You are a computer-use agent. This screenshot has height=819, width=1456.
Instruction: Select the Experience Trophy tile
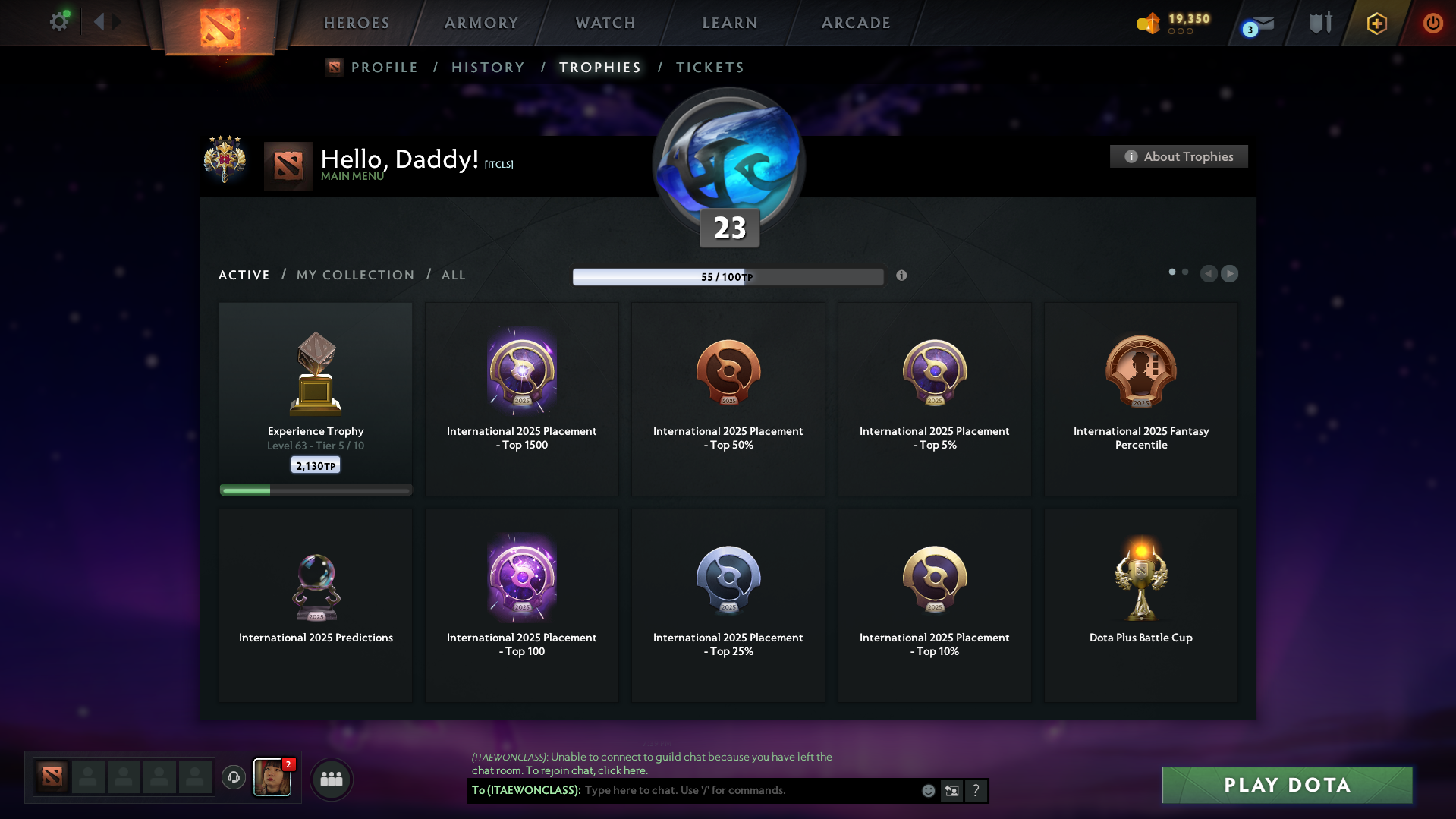(x=316, y=398)
